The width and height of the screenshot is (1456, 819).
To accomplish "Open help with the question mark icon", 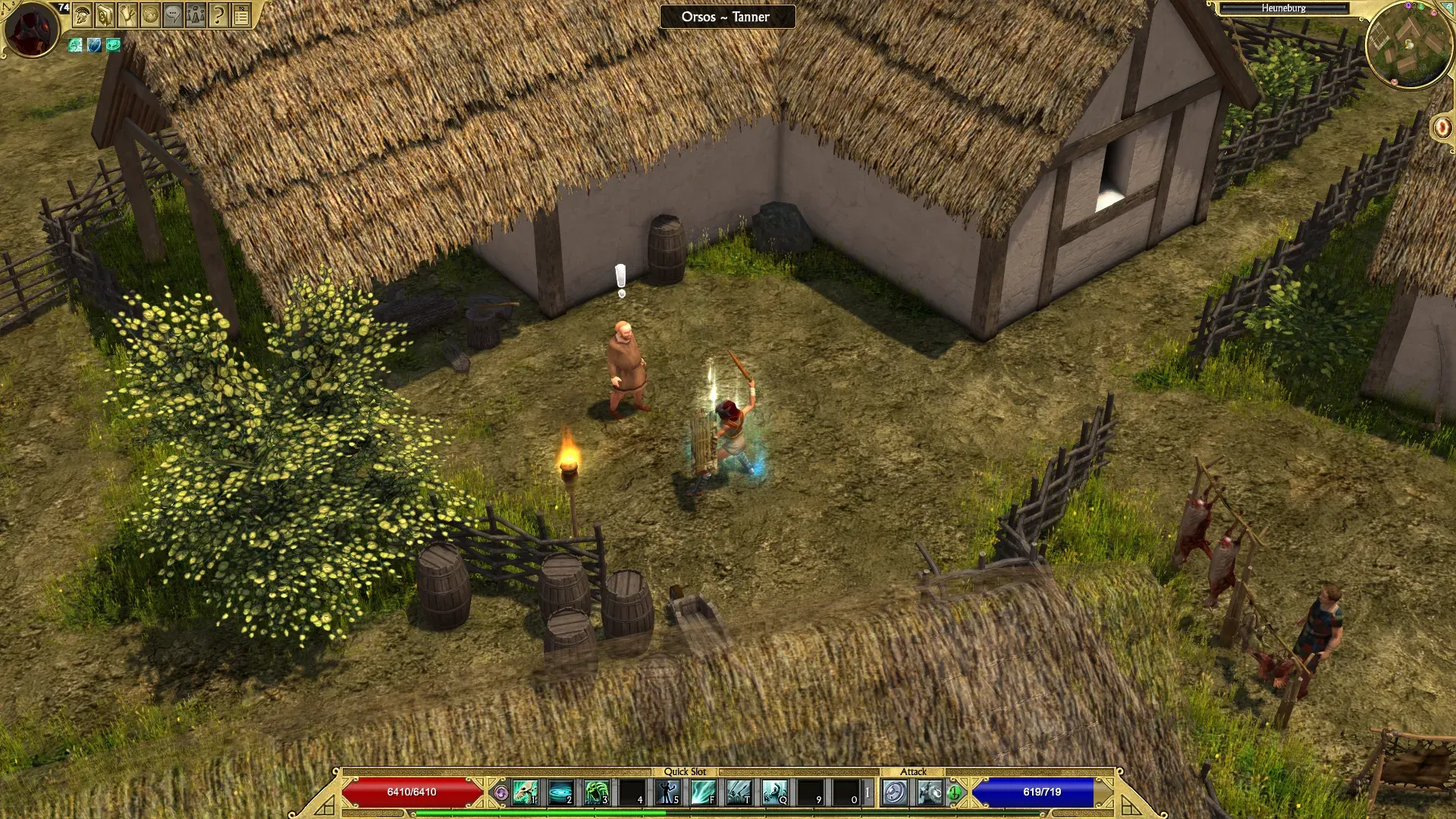I will pyautogui.click(x=219, y=15).
